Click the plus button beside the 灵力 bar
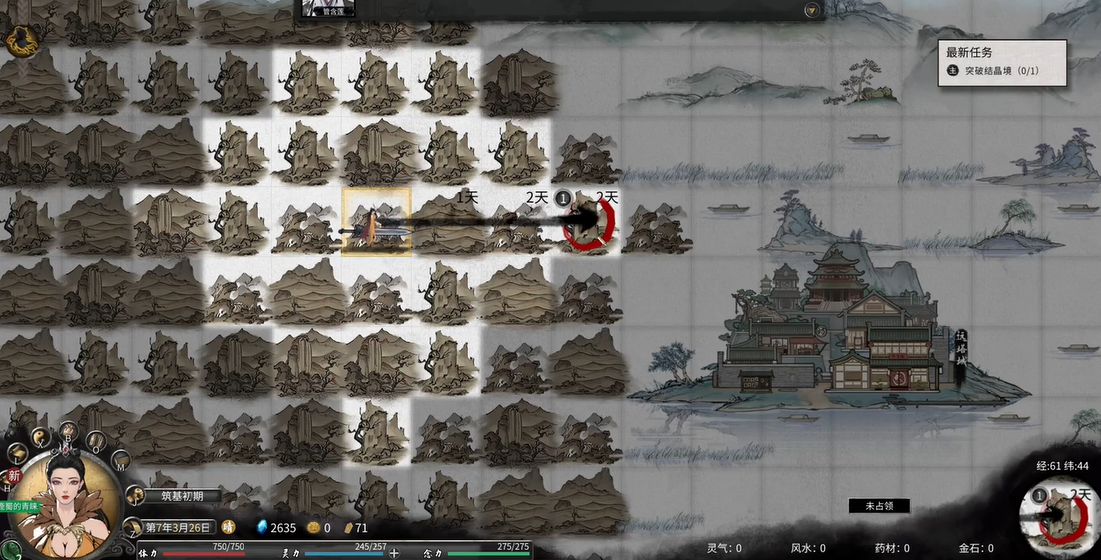 (x=394, y=552)
